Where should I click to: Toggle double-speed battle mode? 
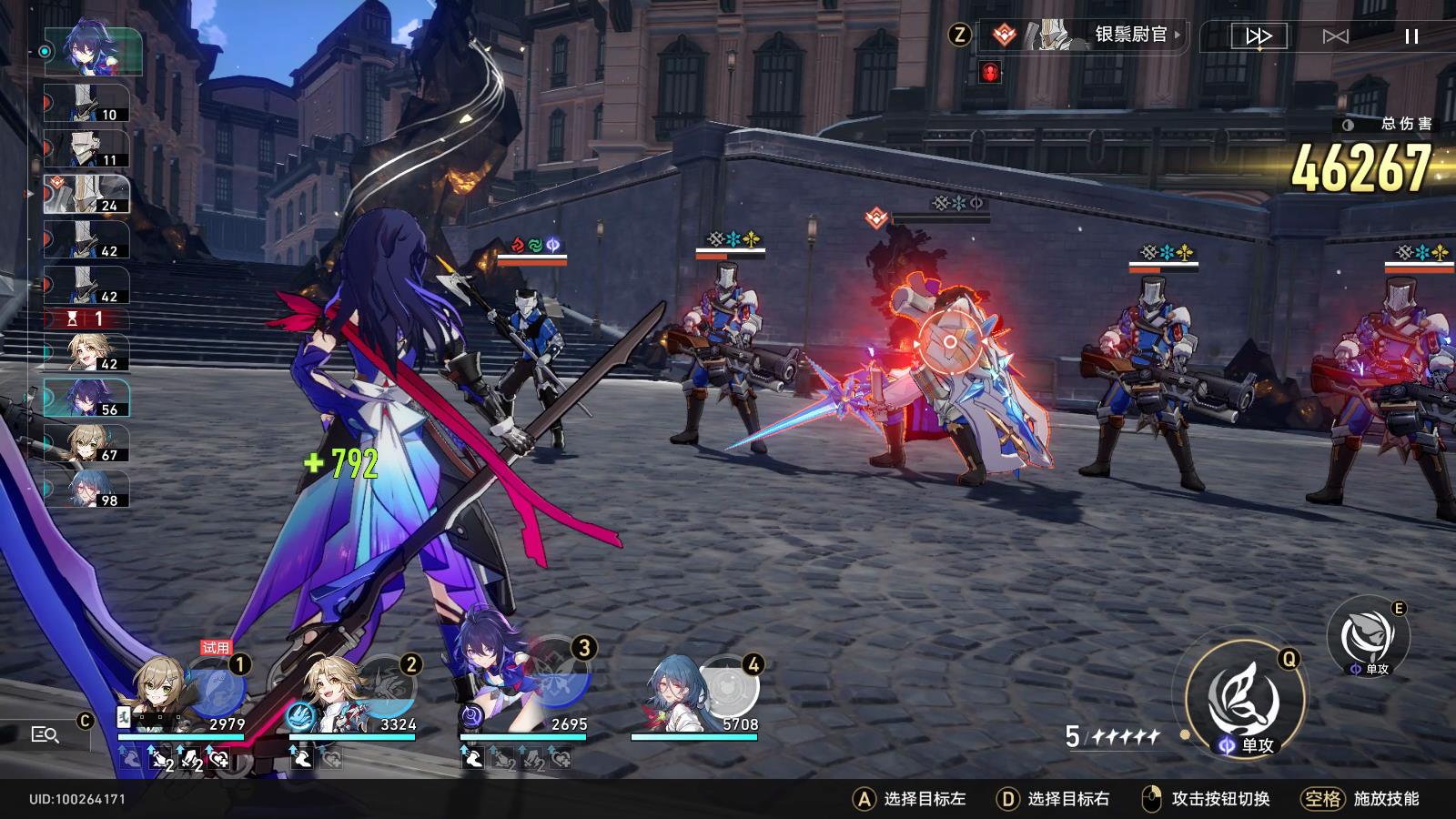1259,36
